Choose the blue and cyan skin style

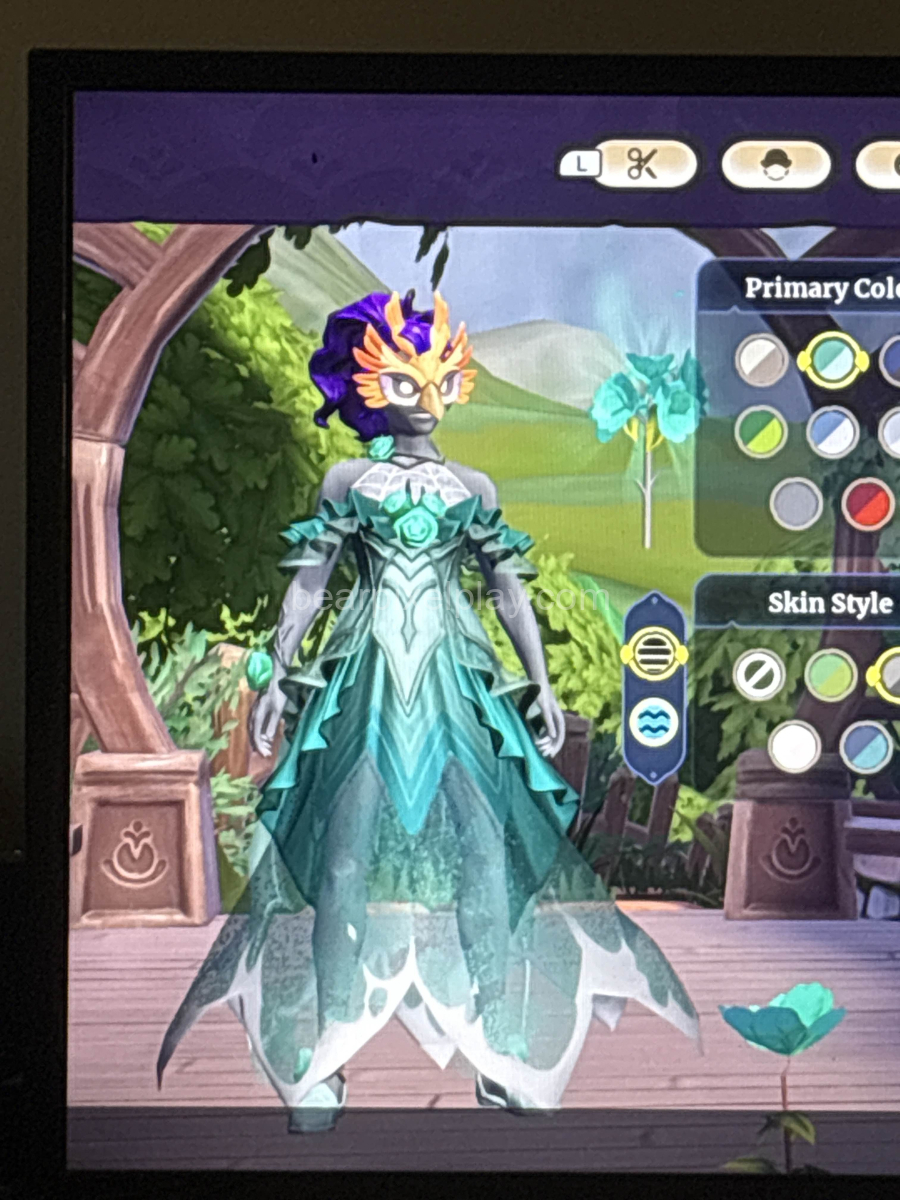pos(866,746)
